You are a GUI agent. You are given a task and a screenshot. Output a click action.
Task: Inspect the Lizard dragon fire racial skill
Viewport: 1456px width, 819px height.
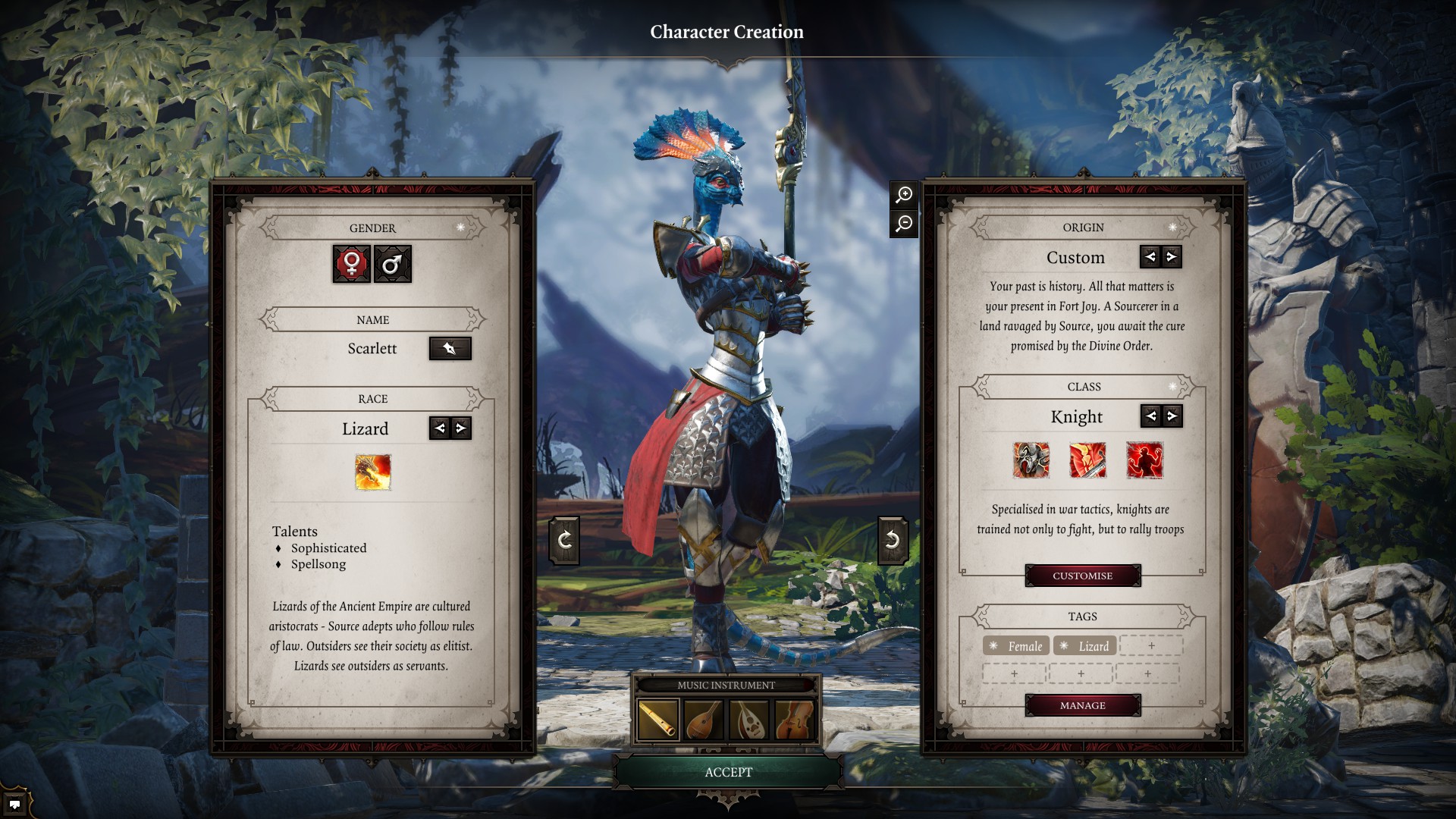point(373,472)
